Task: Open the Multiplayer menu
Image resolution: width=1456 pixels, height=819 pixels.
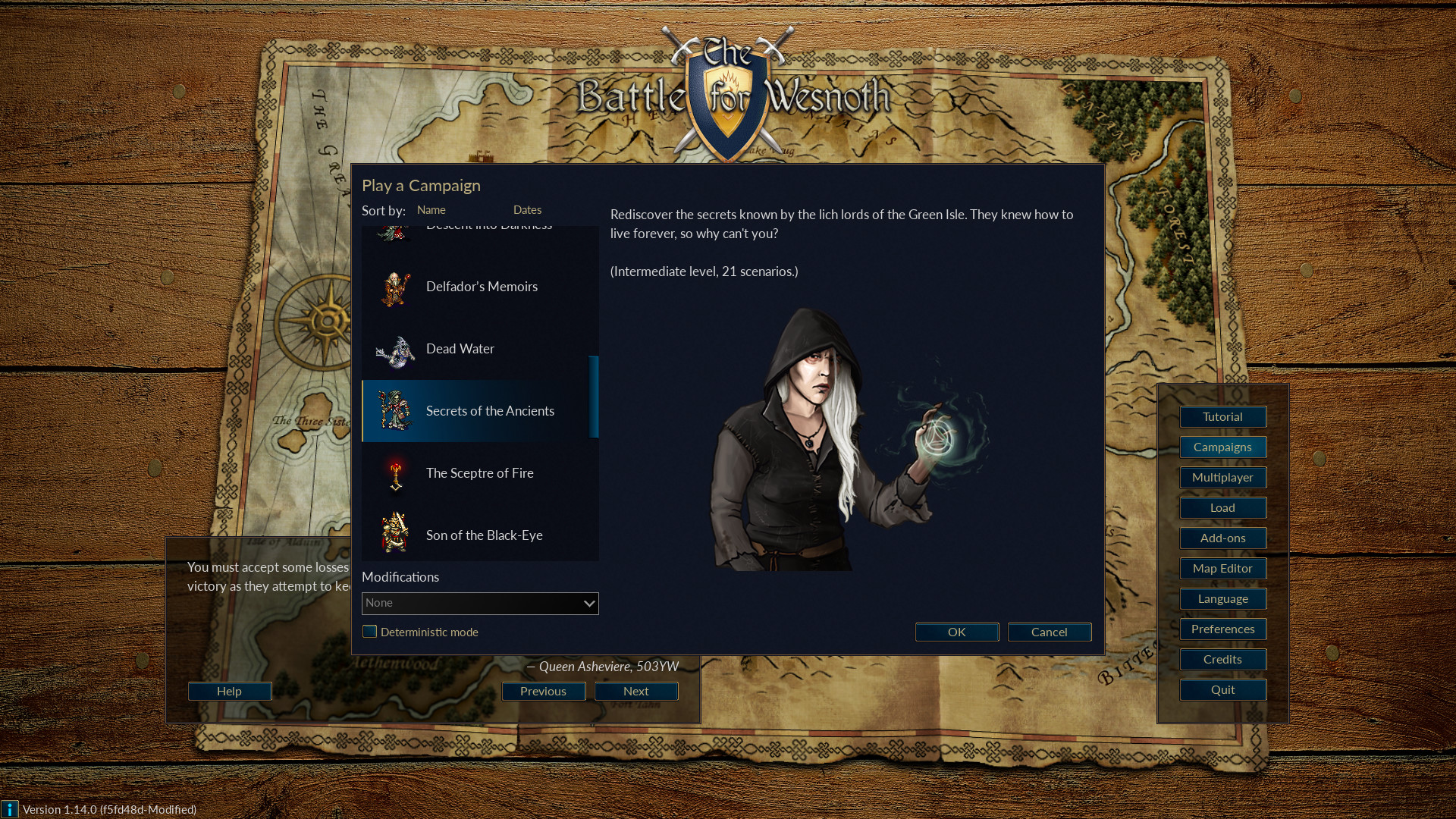Action: [x=1222, y=477]
